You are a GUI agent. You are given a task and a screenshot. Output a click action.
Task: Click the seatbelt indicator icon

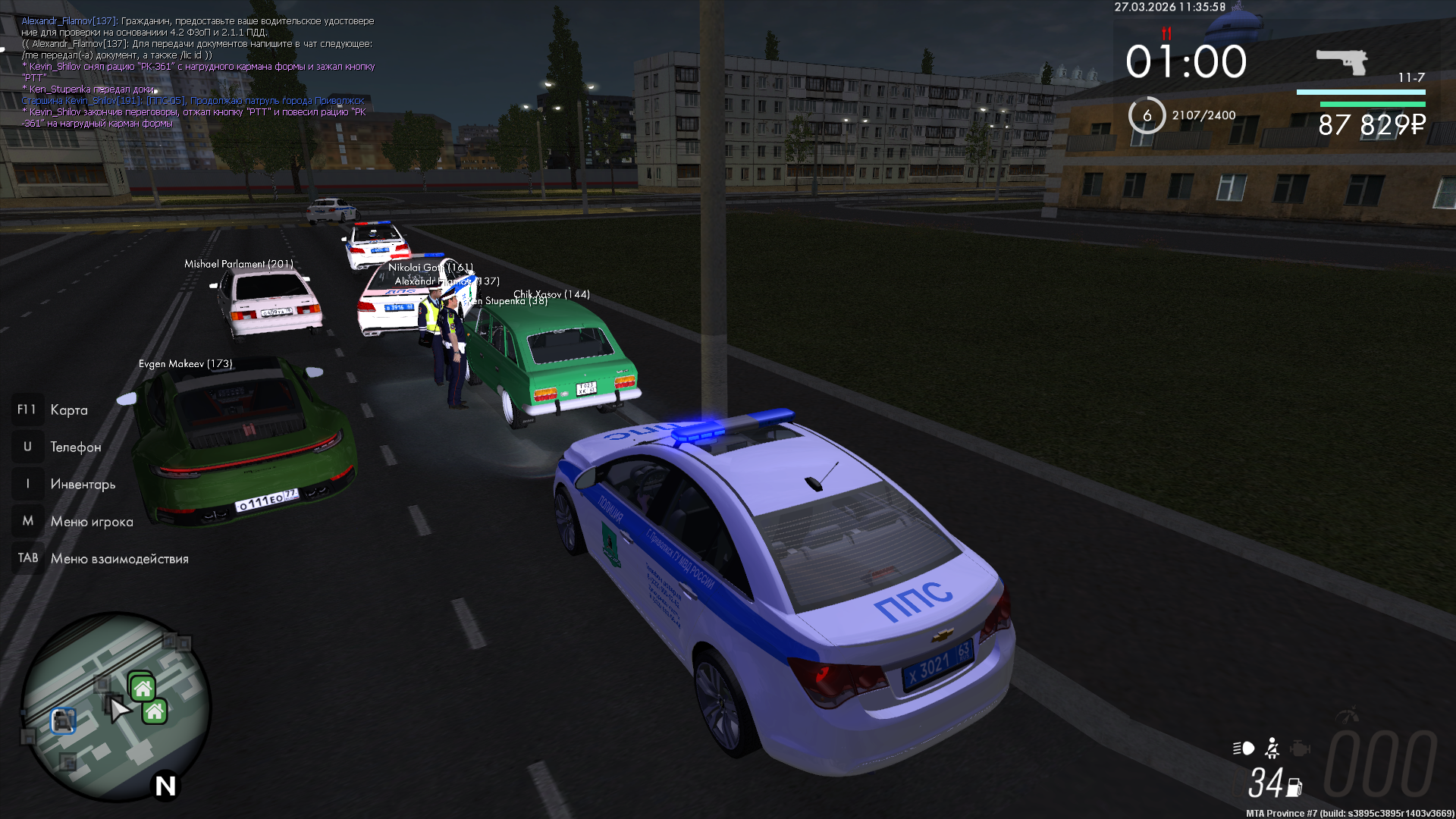1272,748
